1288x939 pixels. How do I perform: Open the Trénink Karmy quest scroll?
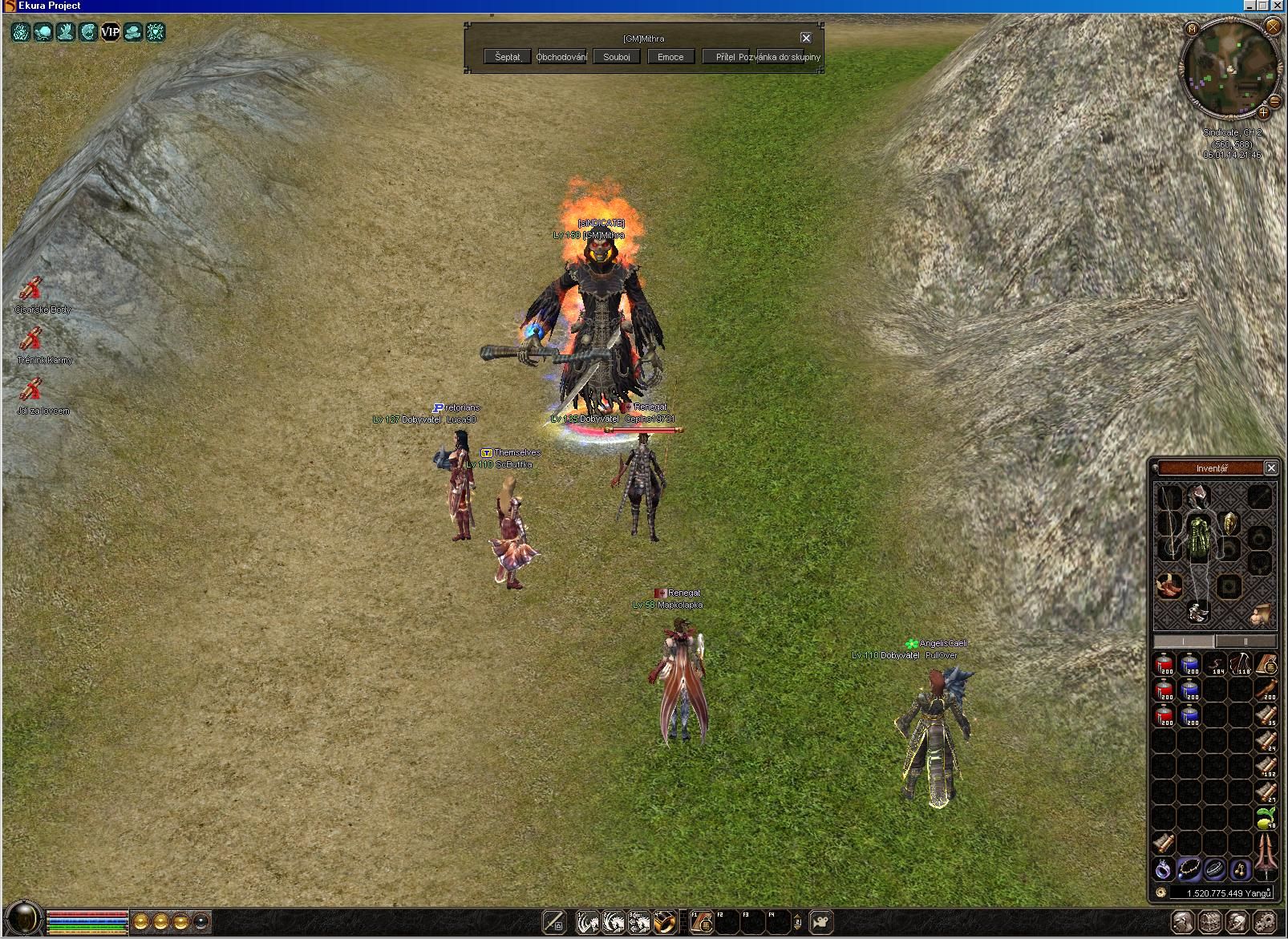[32, 341]
